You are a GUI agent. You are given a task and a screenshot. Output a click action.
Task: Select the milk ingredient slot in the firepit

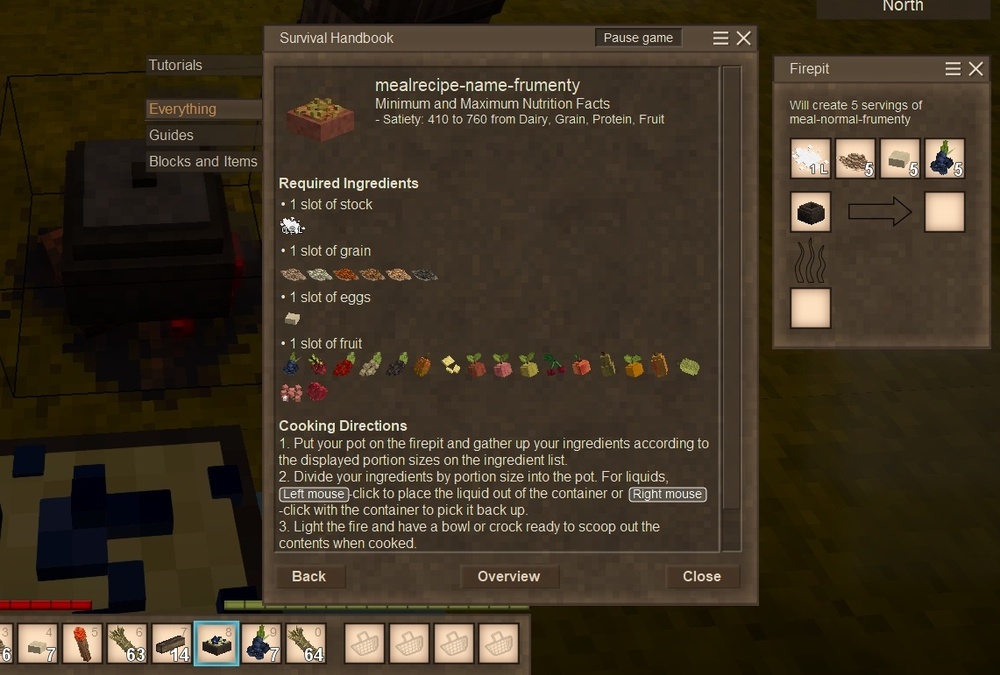810,159
